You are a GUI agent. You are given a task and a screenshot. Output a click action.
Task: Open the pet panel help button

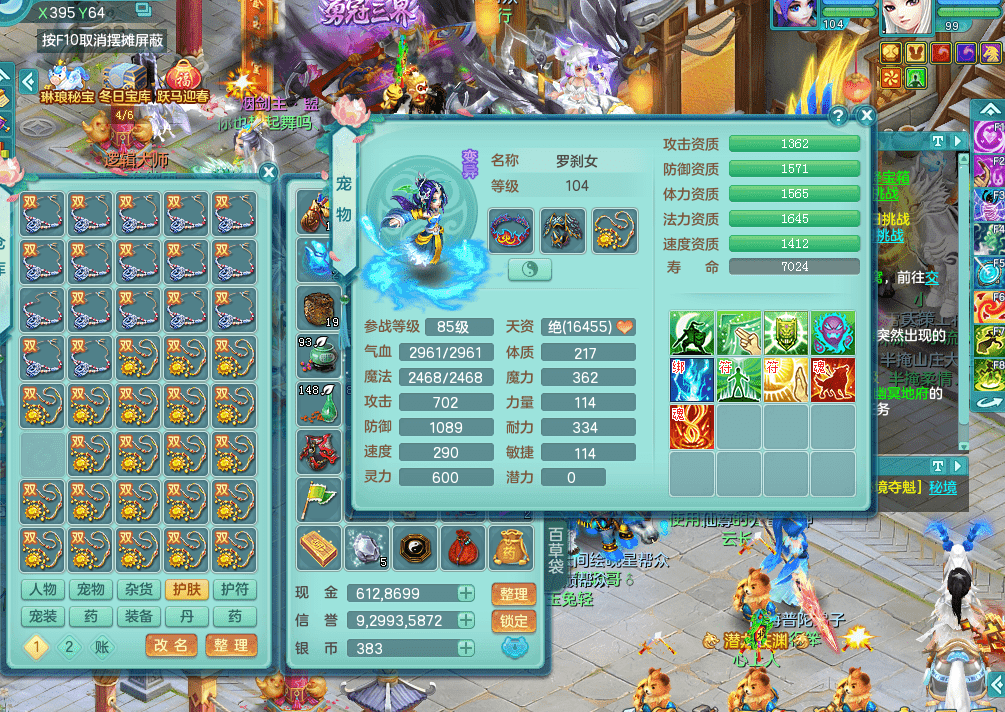coord(839,116)
